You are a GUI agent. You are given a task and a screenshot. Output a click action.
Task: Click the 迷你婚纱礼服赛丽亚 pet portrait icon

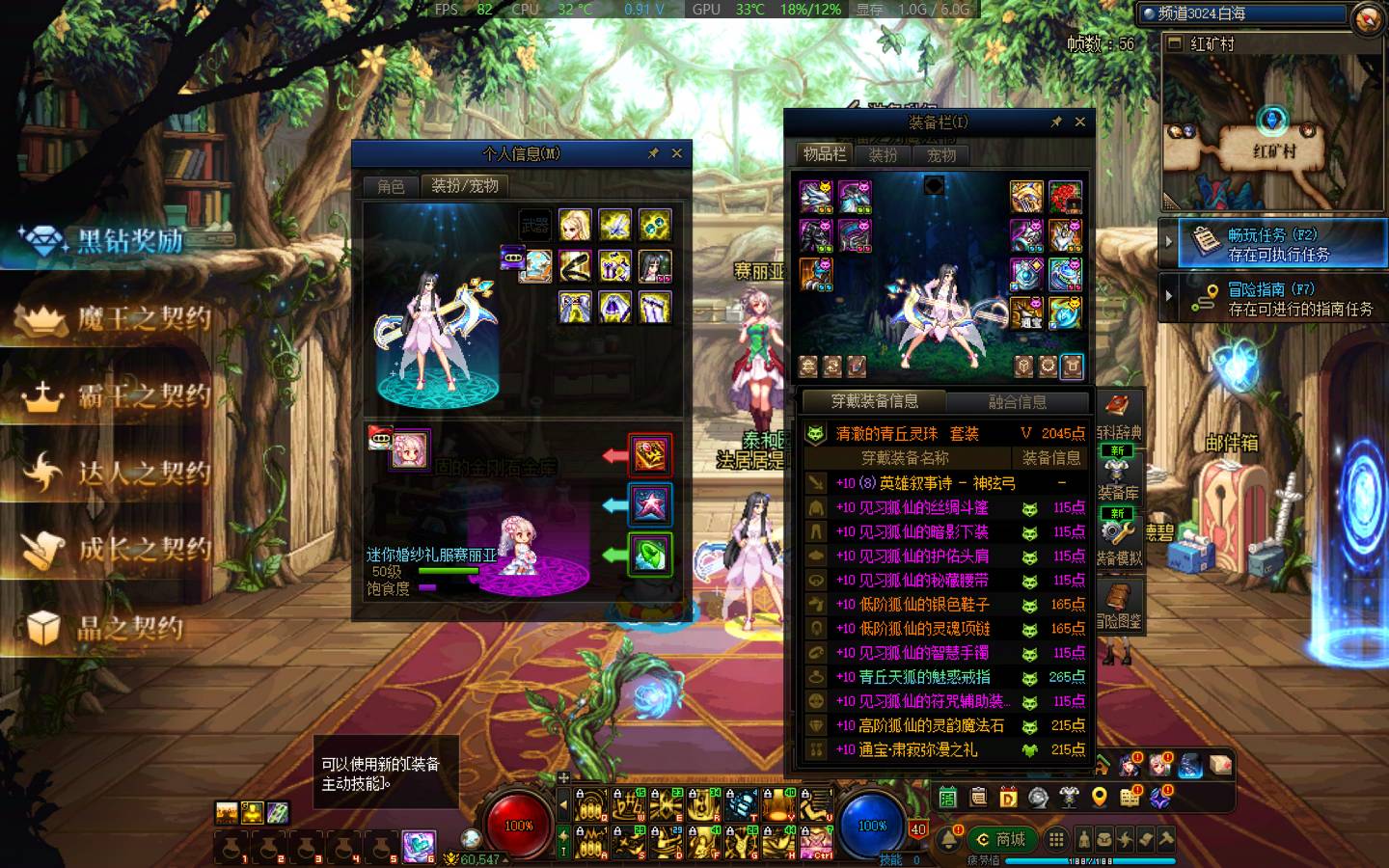409,450
